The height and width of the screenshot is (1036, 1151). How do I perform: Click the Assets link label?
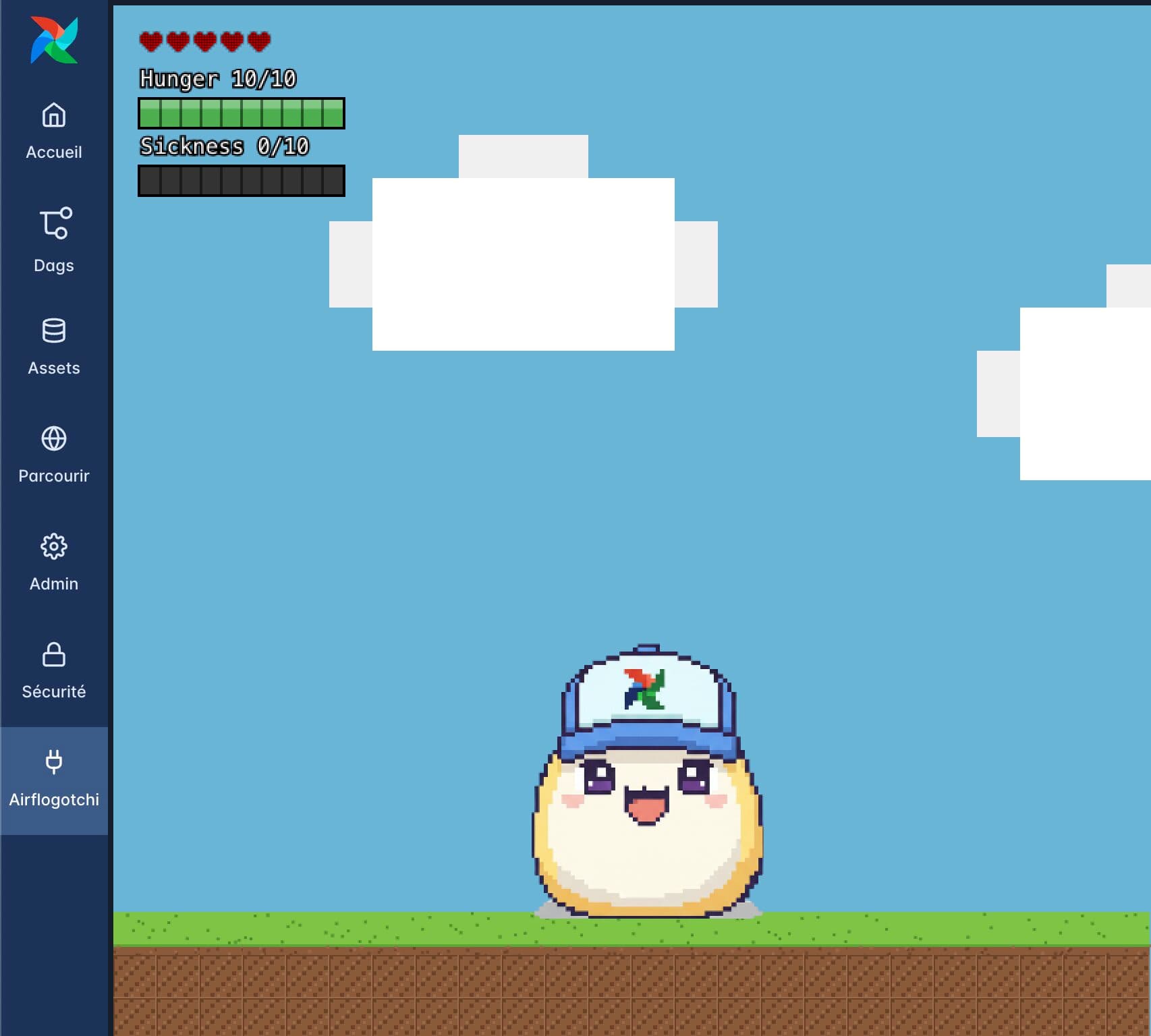(55, 368)
